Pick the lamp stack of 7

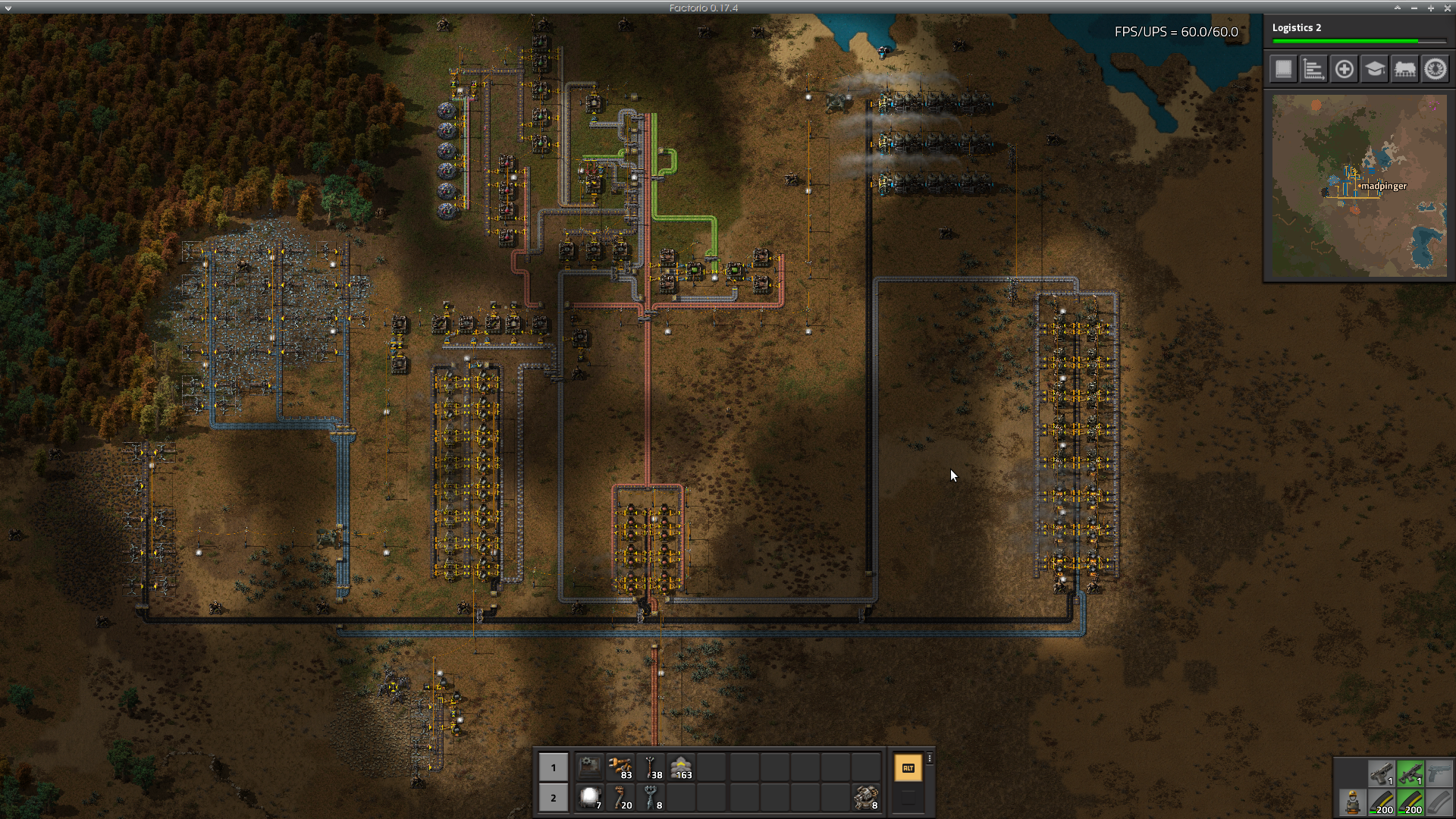tap(589, 798)
